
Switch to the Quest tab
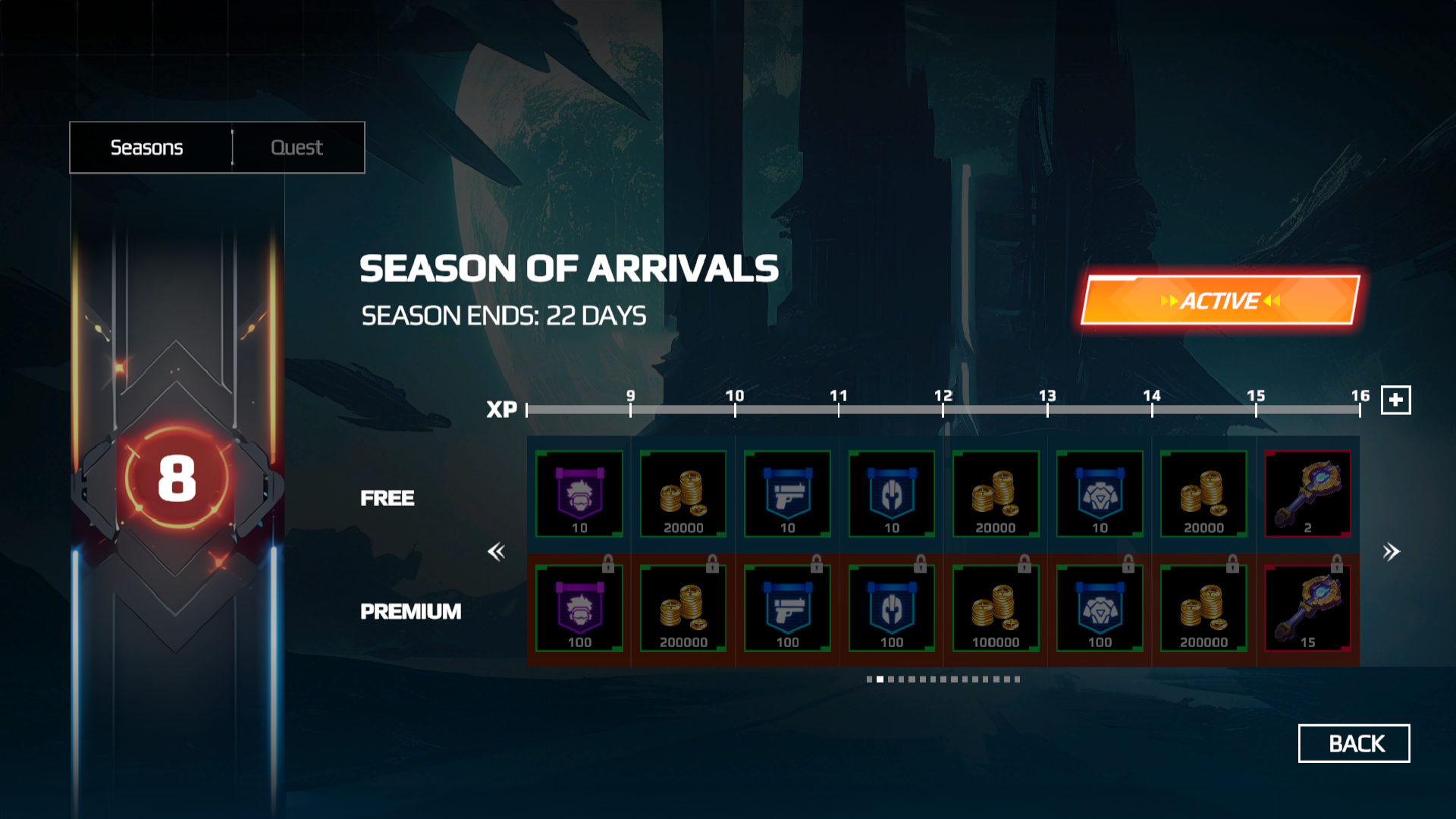297,147
